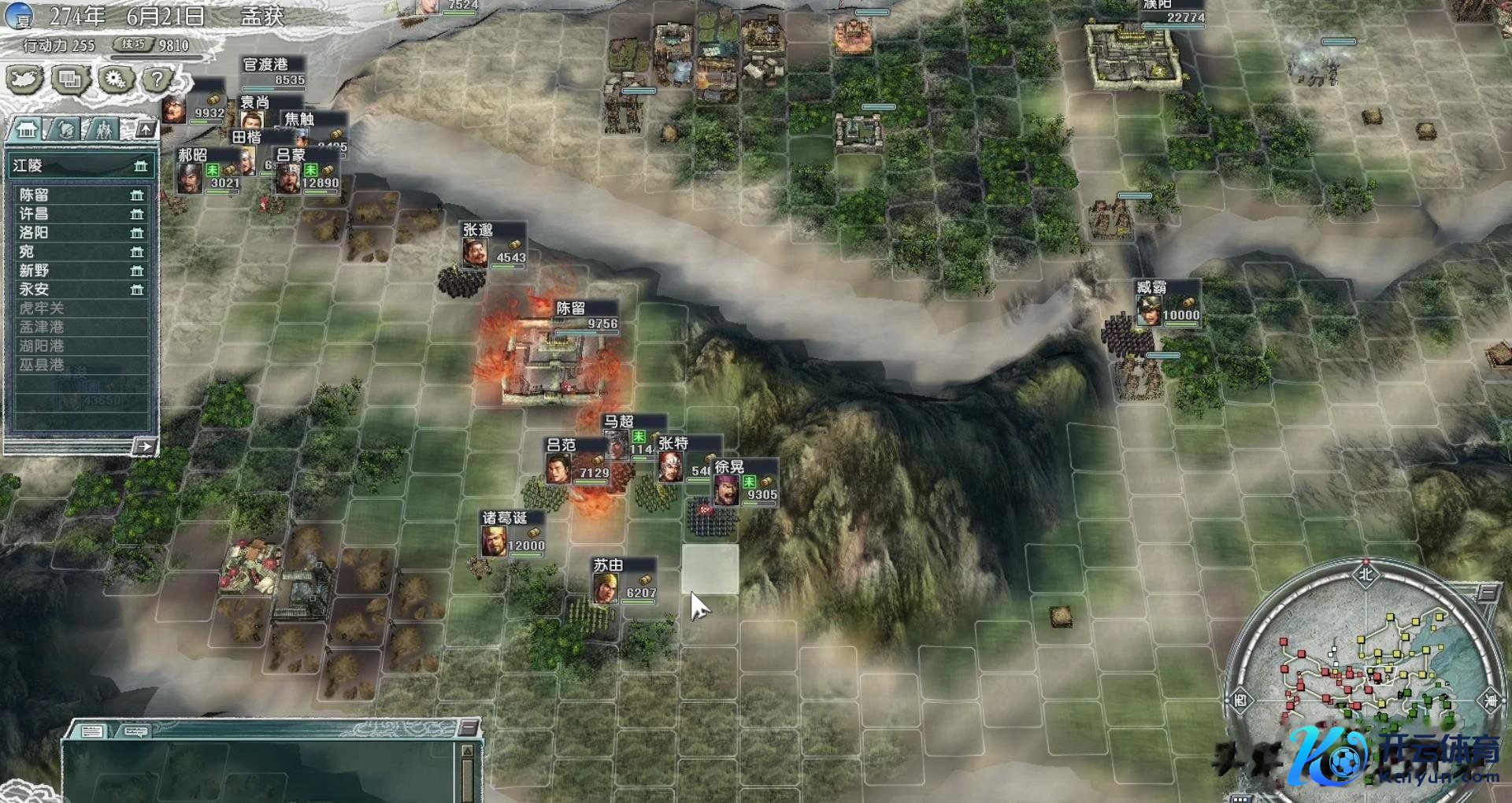Screen dimensions: 1512x803
Task: Switch to the officer helmet tab
Action: 66,129
